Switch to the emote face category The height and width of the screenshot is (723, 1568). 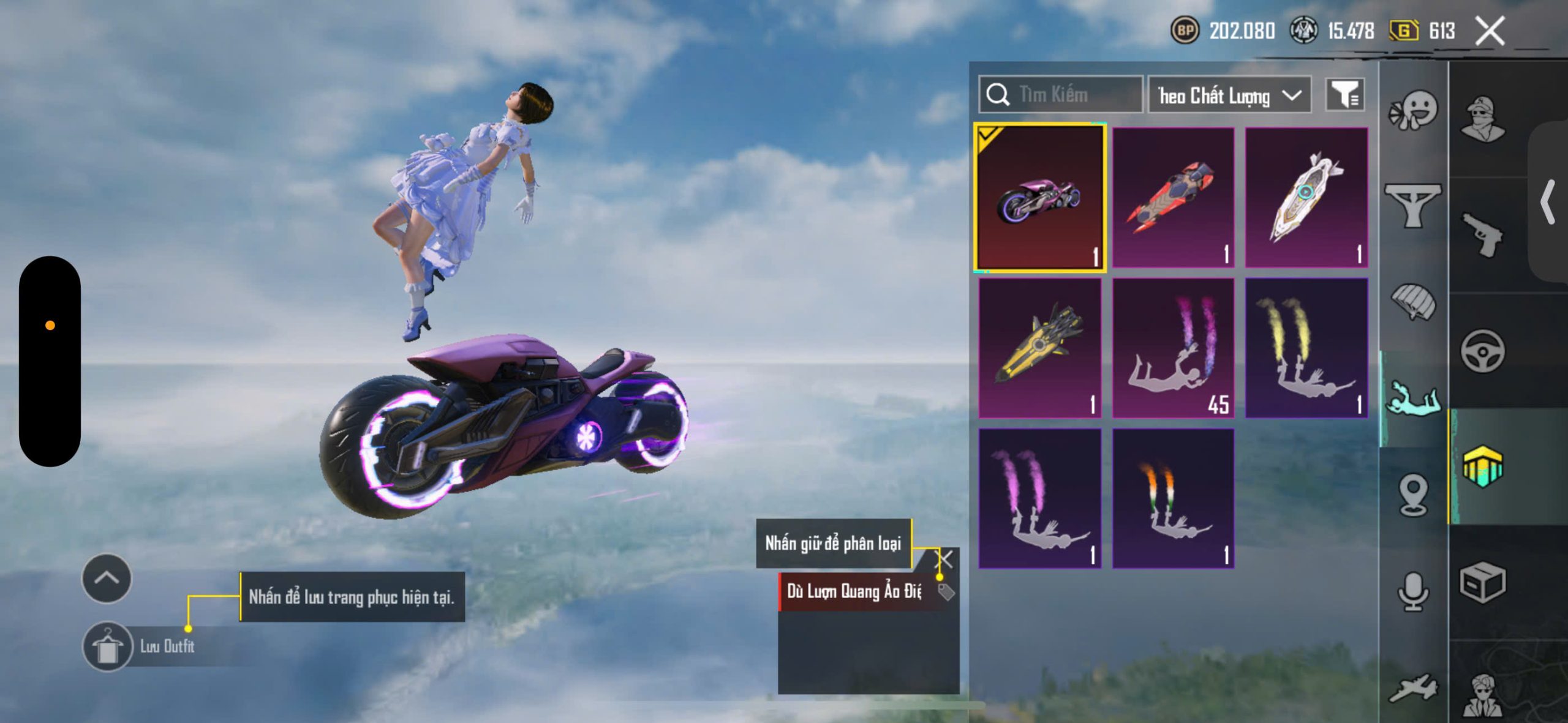pyautogui.click(x=1412, y=111)
